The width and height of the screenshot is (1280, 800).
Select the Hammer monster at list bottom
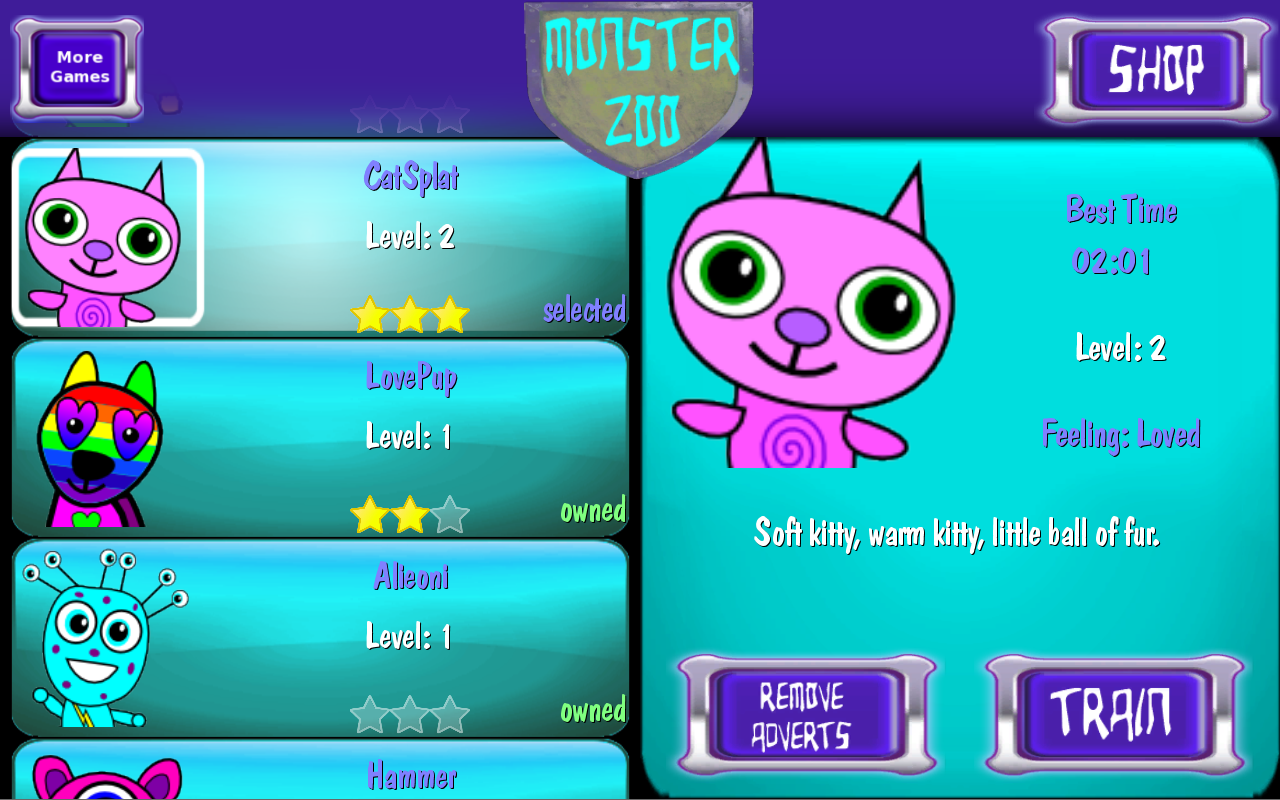pyautogui.click(x=320, y=773)
